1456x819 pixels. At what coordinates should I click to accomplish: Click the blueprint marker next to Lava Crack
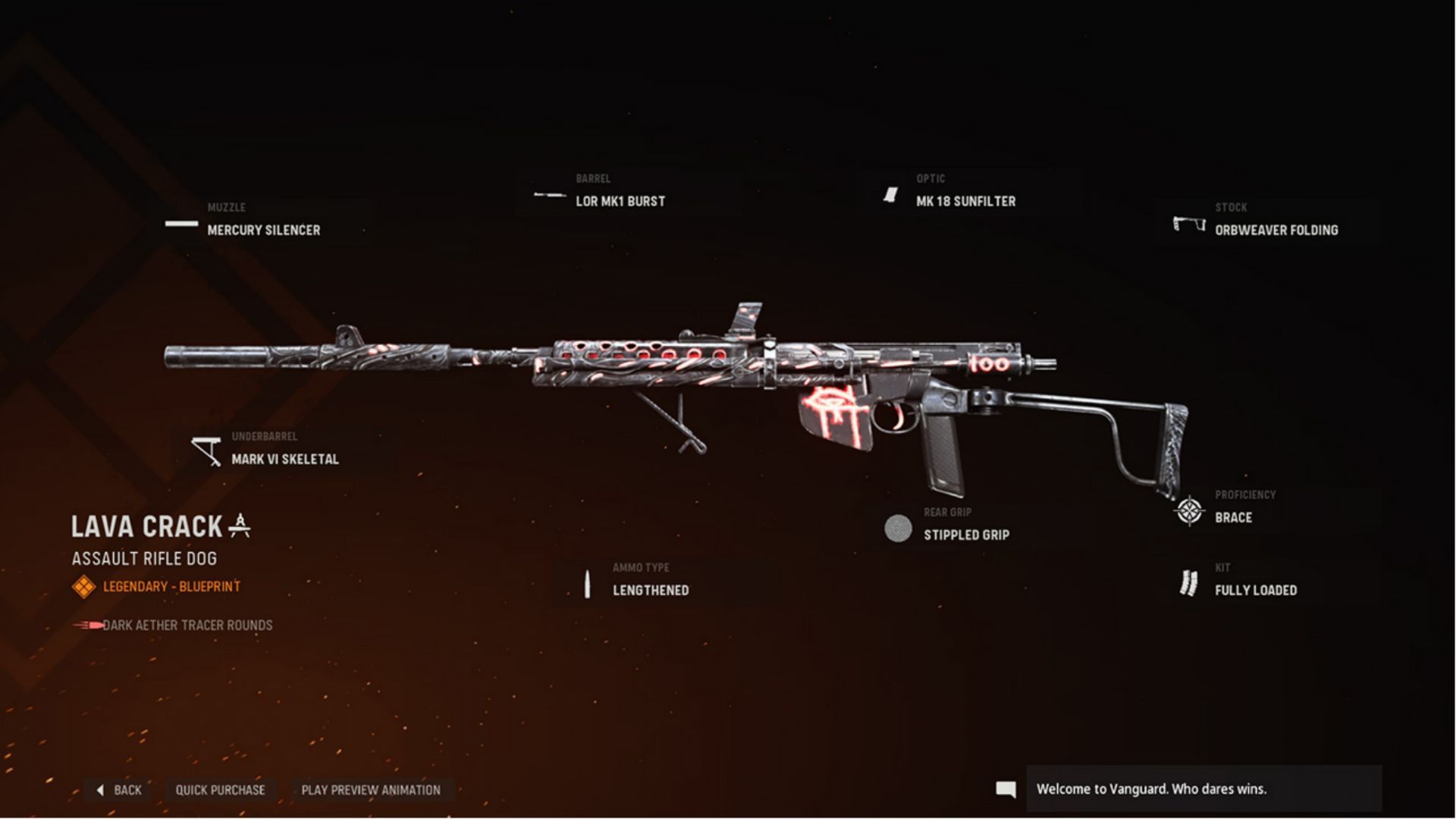[x=240, y=525]
